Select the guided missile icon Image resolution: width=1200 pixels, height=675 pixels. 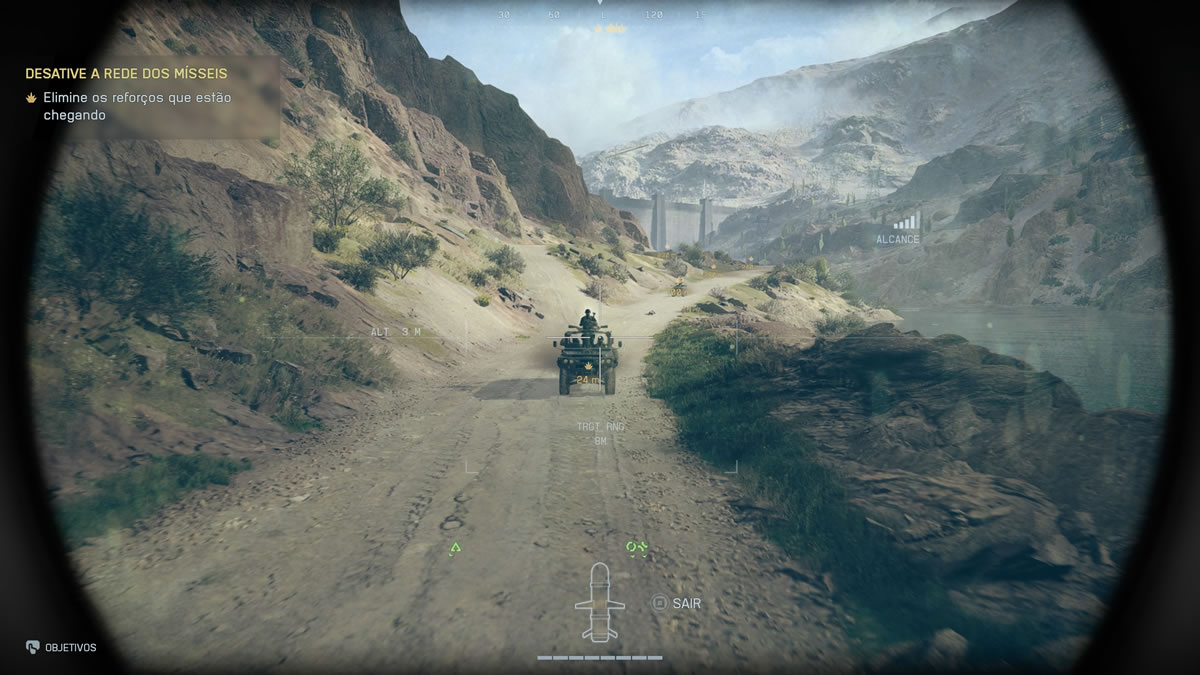tap(599, 601)
